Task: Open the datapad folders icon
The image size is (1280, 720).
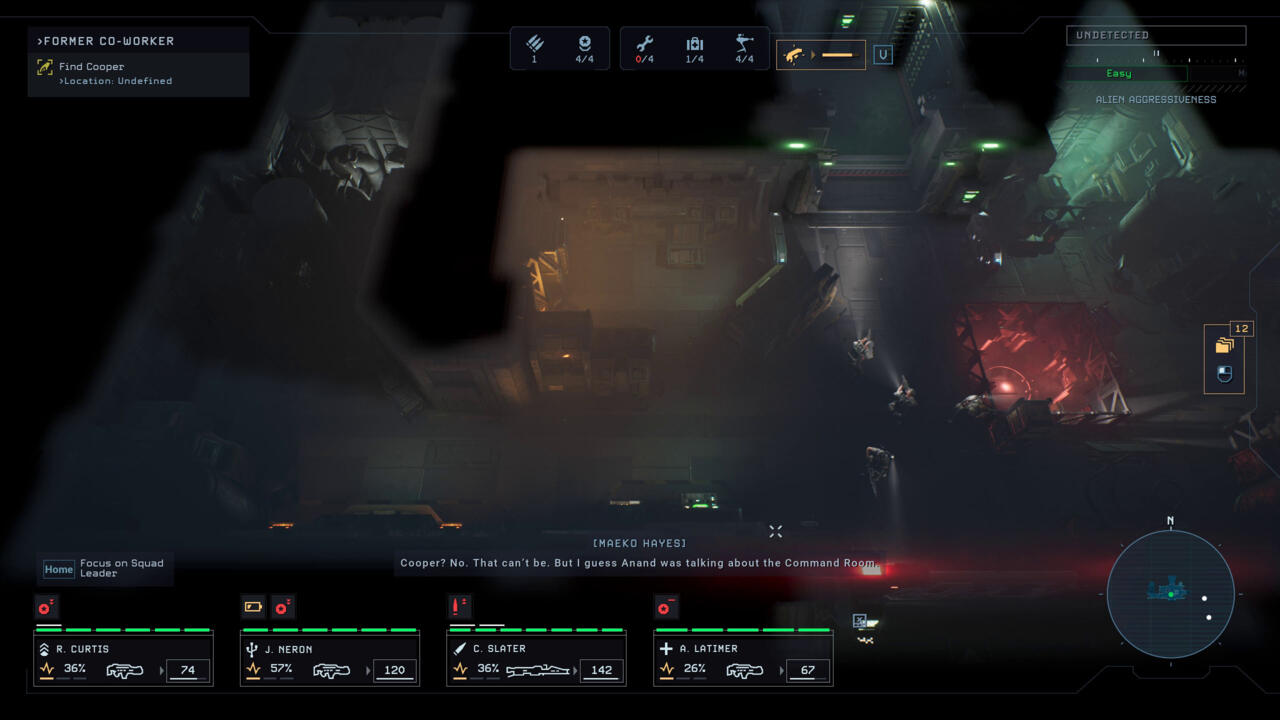Action: click(1224, 346)
